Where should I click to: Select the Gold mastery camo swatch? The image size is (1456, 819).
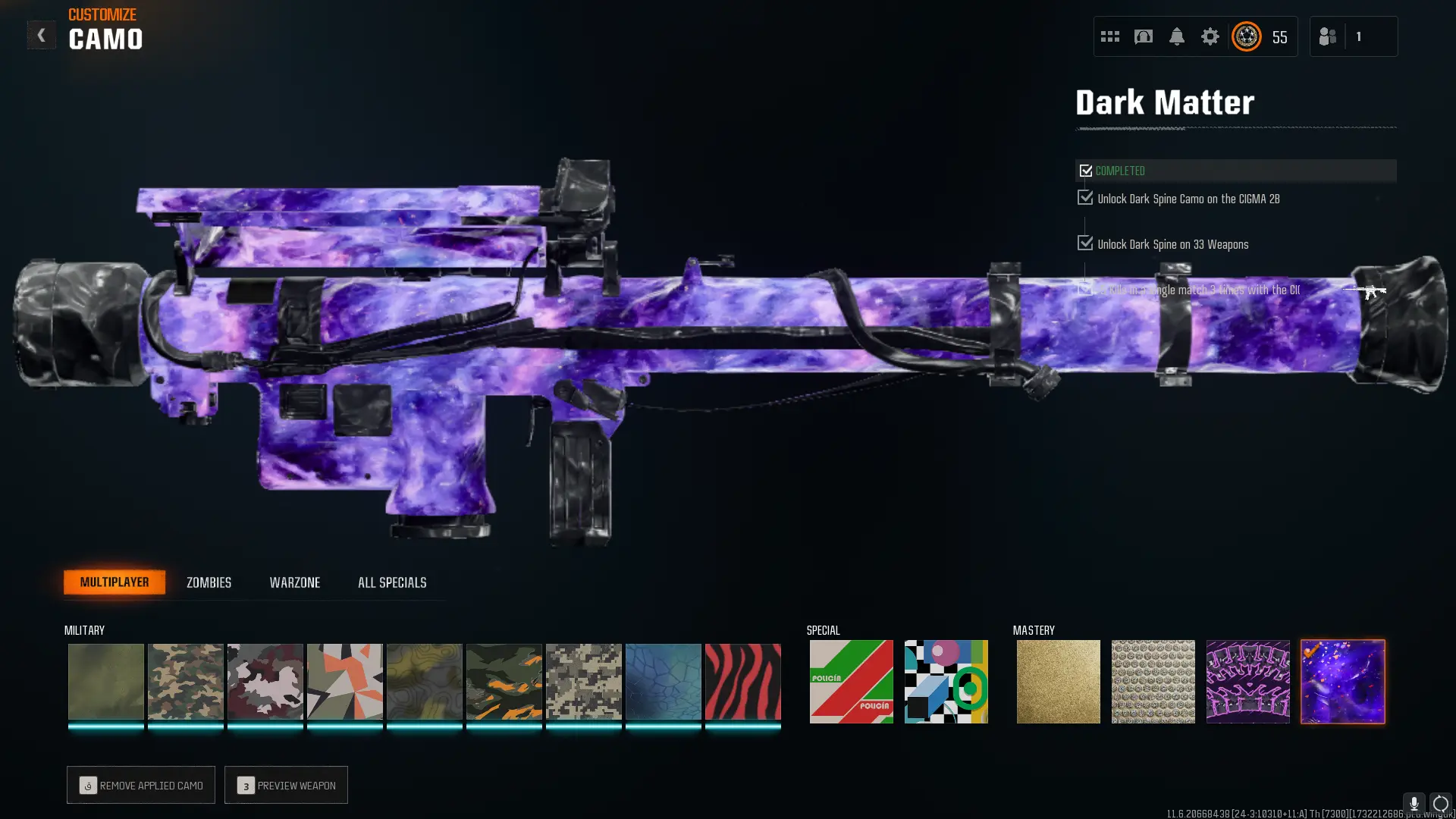pos(1058,681)
